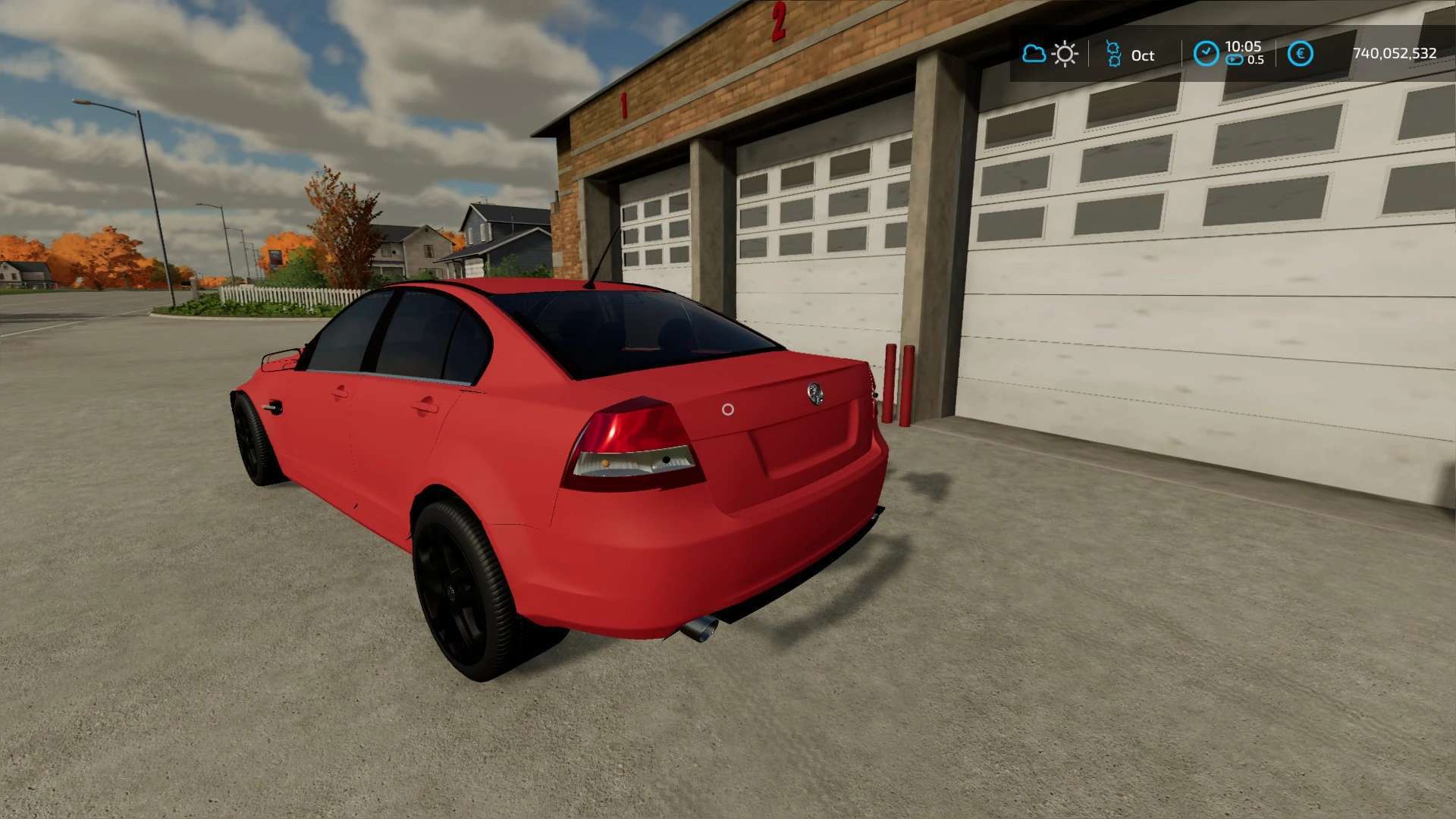1456x819 pixels.
Task: Click the autumn leaves season icon
Action: point(1111,53)
